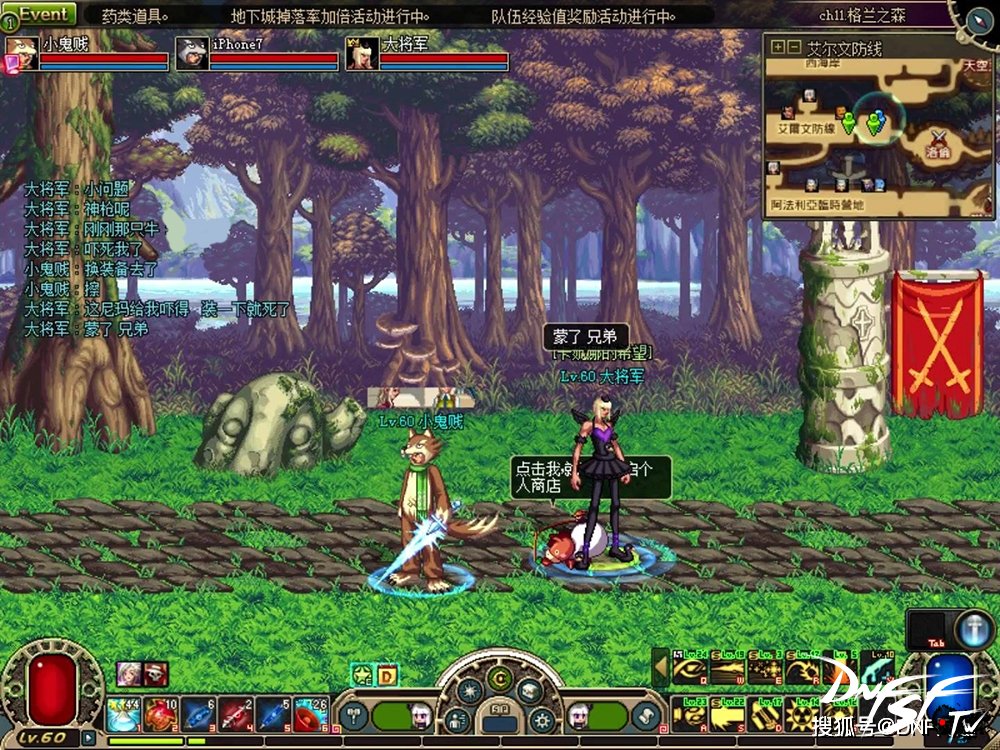This screenshot has width=1000, height=750.
Task: Click the skill bar left arrow expander
Action: (x=660, y=666)
